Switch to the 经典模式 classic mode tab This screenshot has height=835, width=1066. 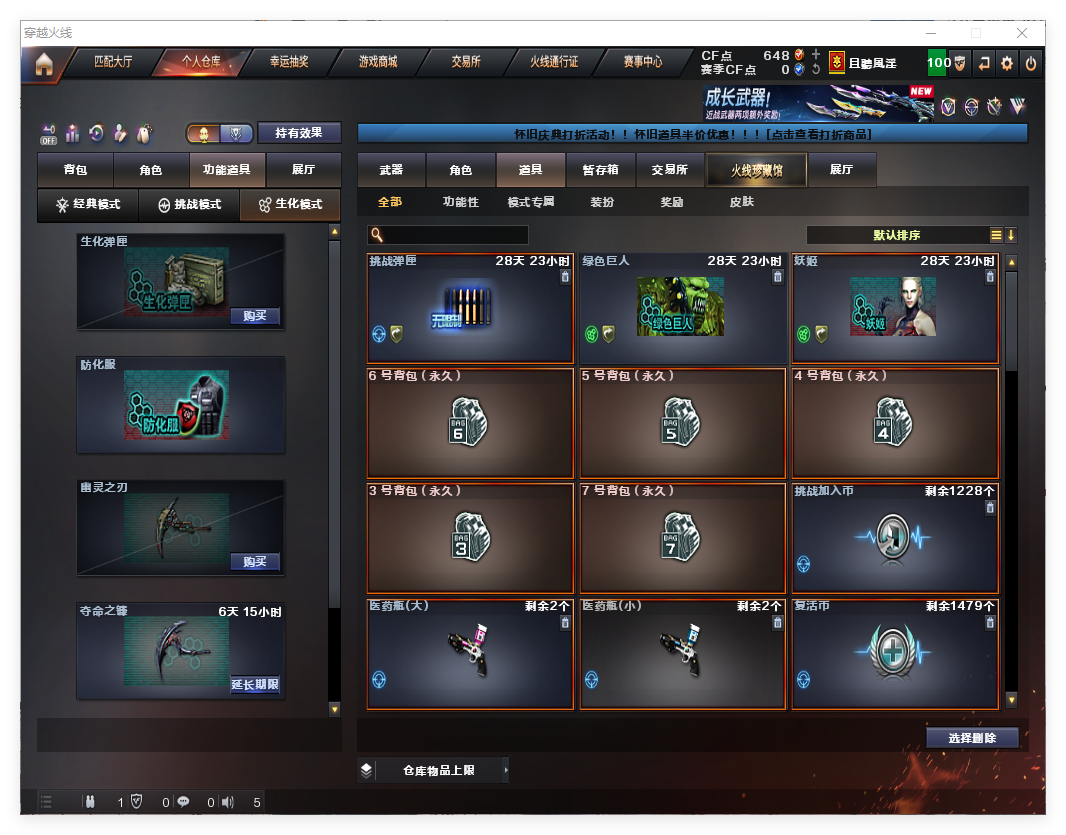click(x=88, y=204)
